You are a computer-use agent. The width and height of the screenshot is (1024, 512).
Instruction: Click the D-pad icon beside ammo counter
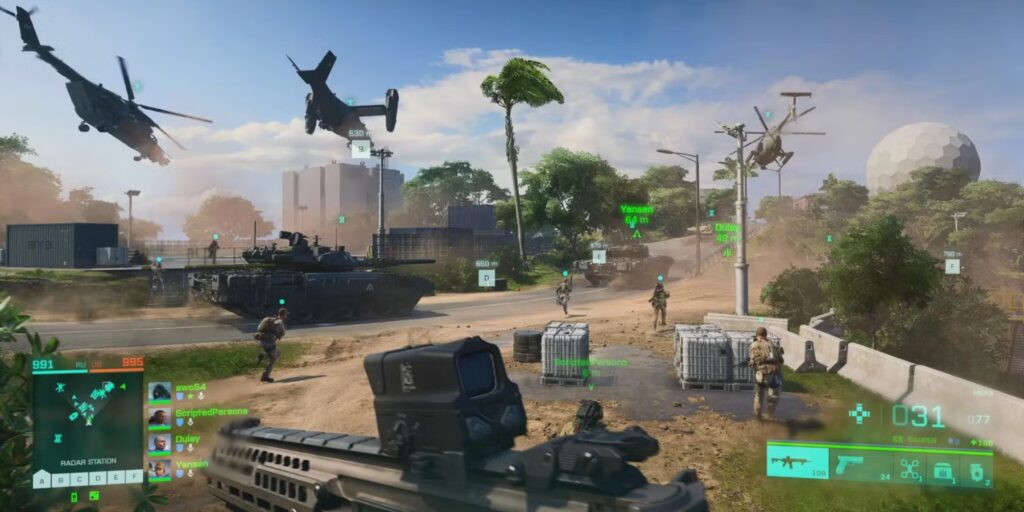859,413
